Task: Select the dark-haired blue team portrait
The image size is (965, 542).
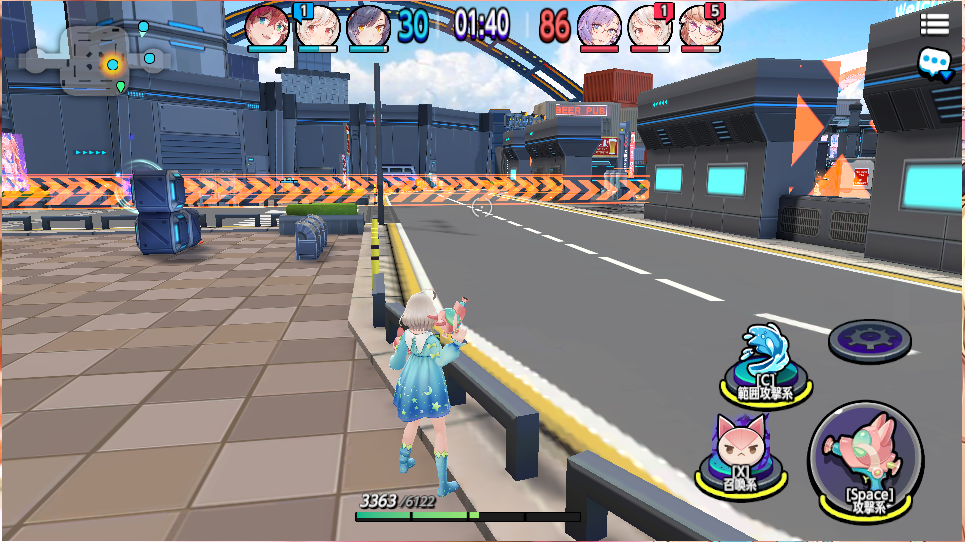Action: [x=368, y=26]
